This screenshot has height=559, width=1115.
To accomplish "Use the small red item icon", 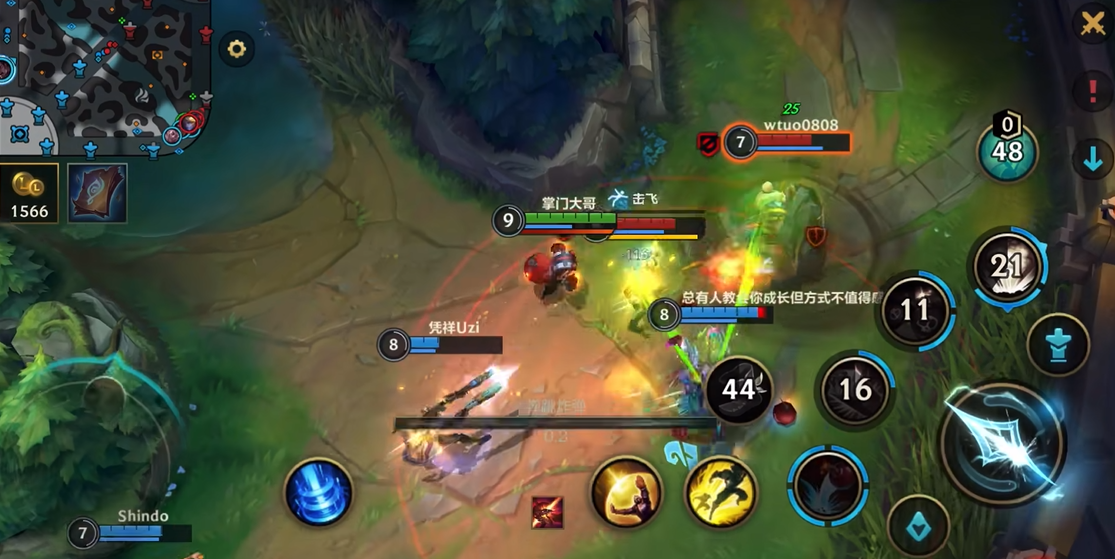I will click(x=547, y=512).
